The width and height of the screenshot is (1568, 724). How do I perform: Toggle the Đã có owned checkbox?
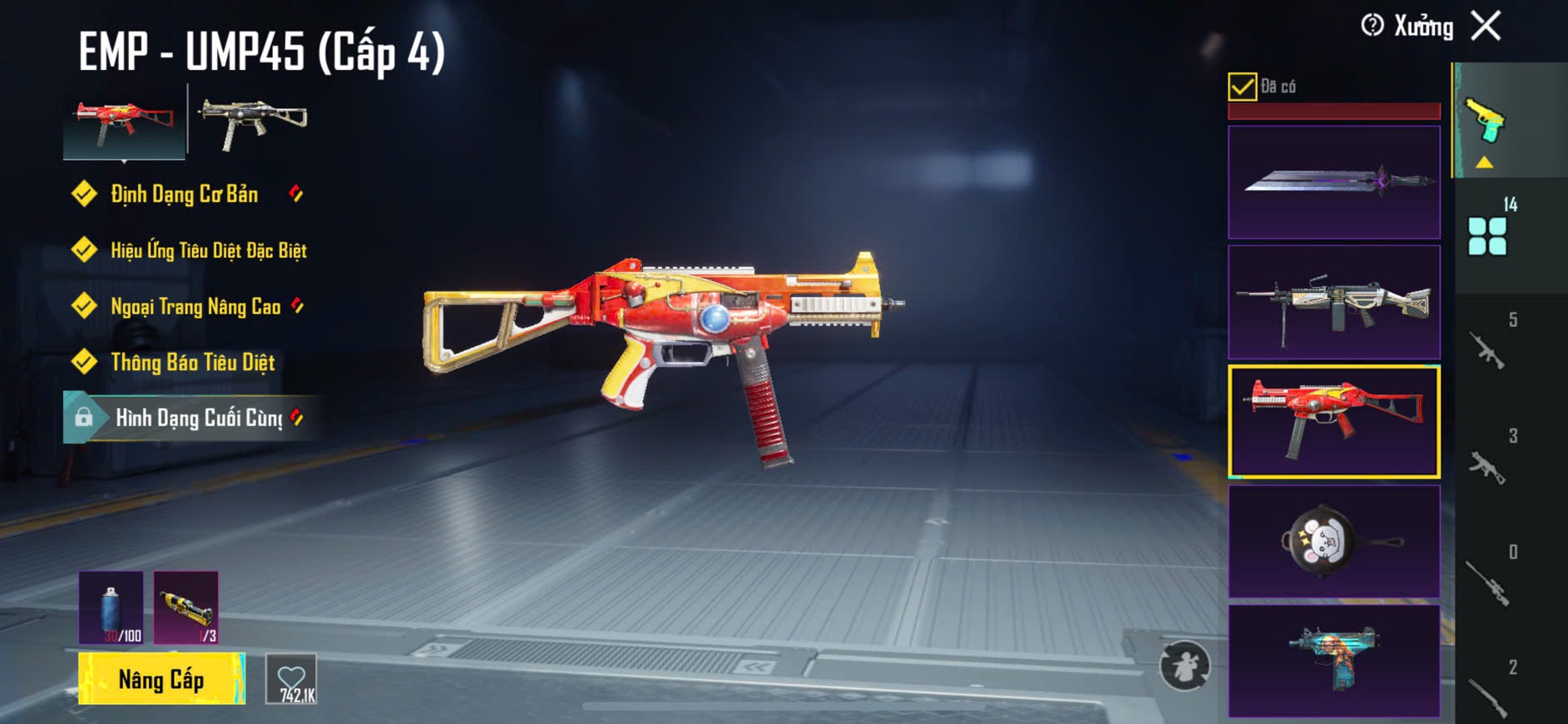pos(1242,87)
